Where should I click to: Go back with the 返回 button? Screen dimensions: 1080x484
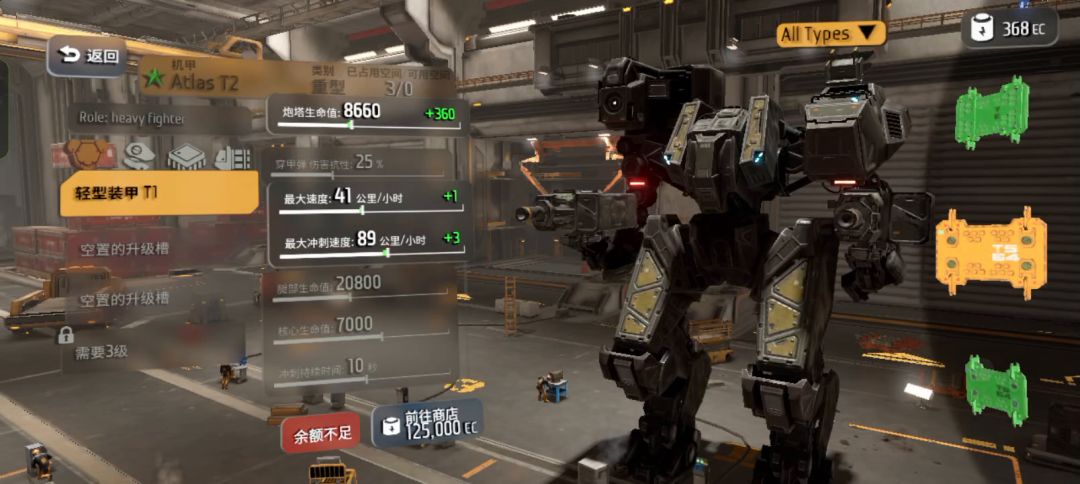pyautogui.click(x=87, y=56)
